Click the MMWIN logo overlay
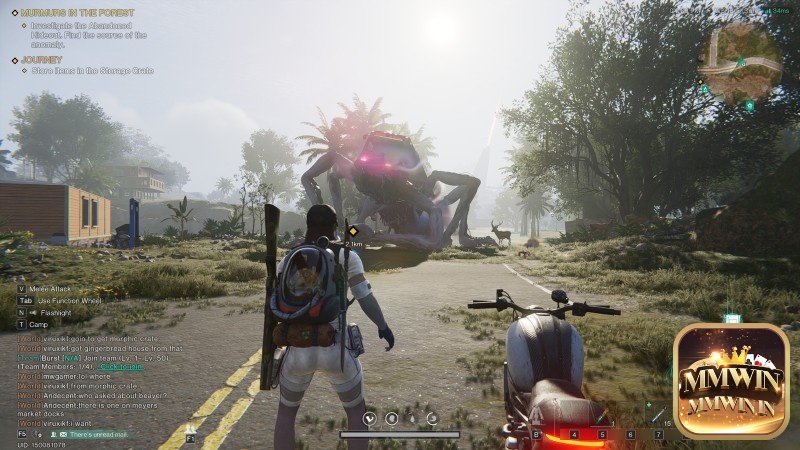The image size is (800, 450). pyautogui.click(x=731, y=380)
